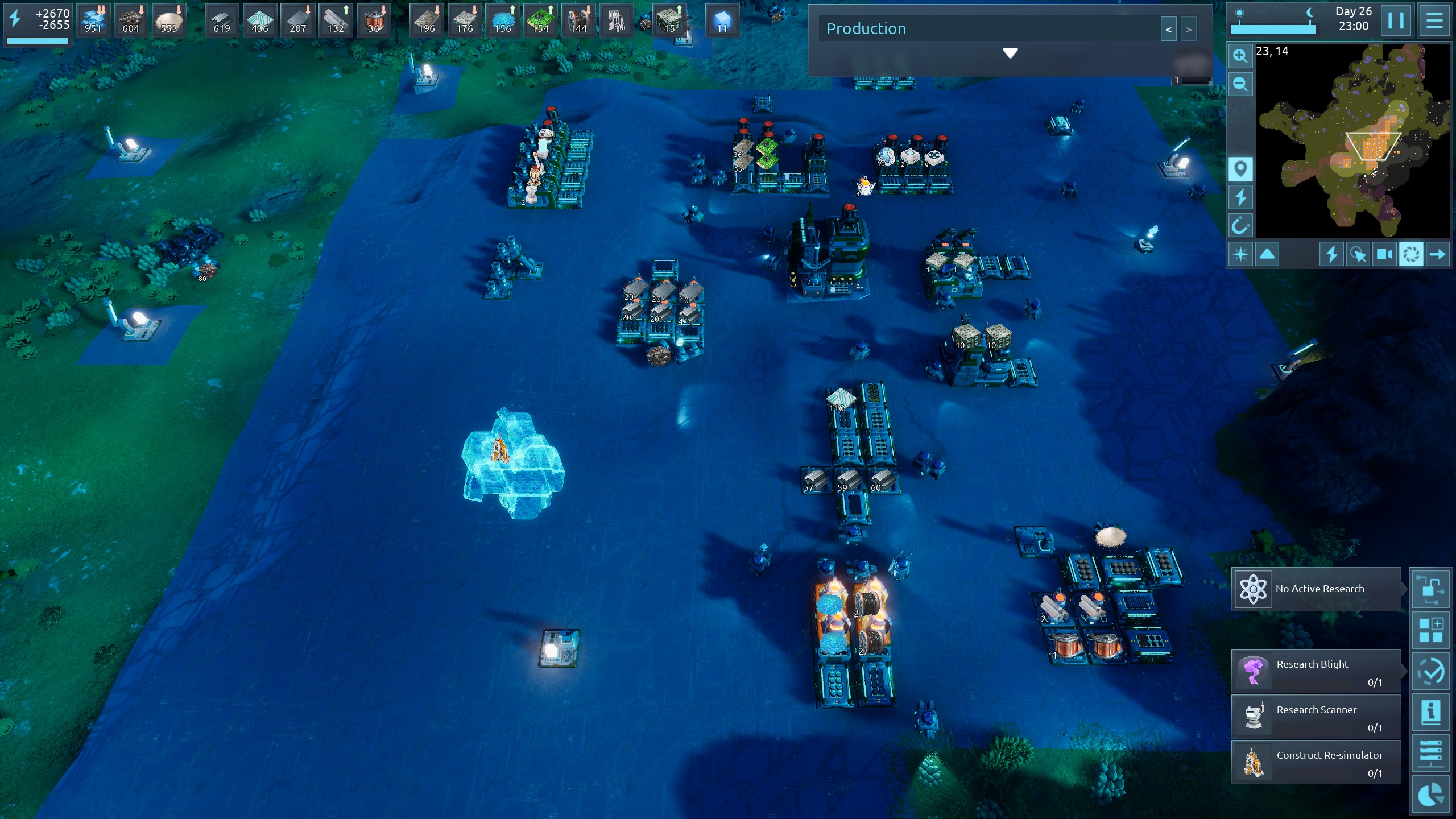
Task: Zoom out on the minimap
Action: 1240,85
